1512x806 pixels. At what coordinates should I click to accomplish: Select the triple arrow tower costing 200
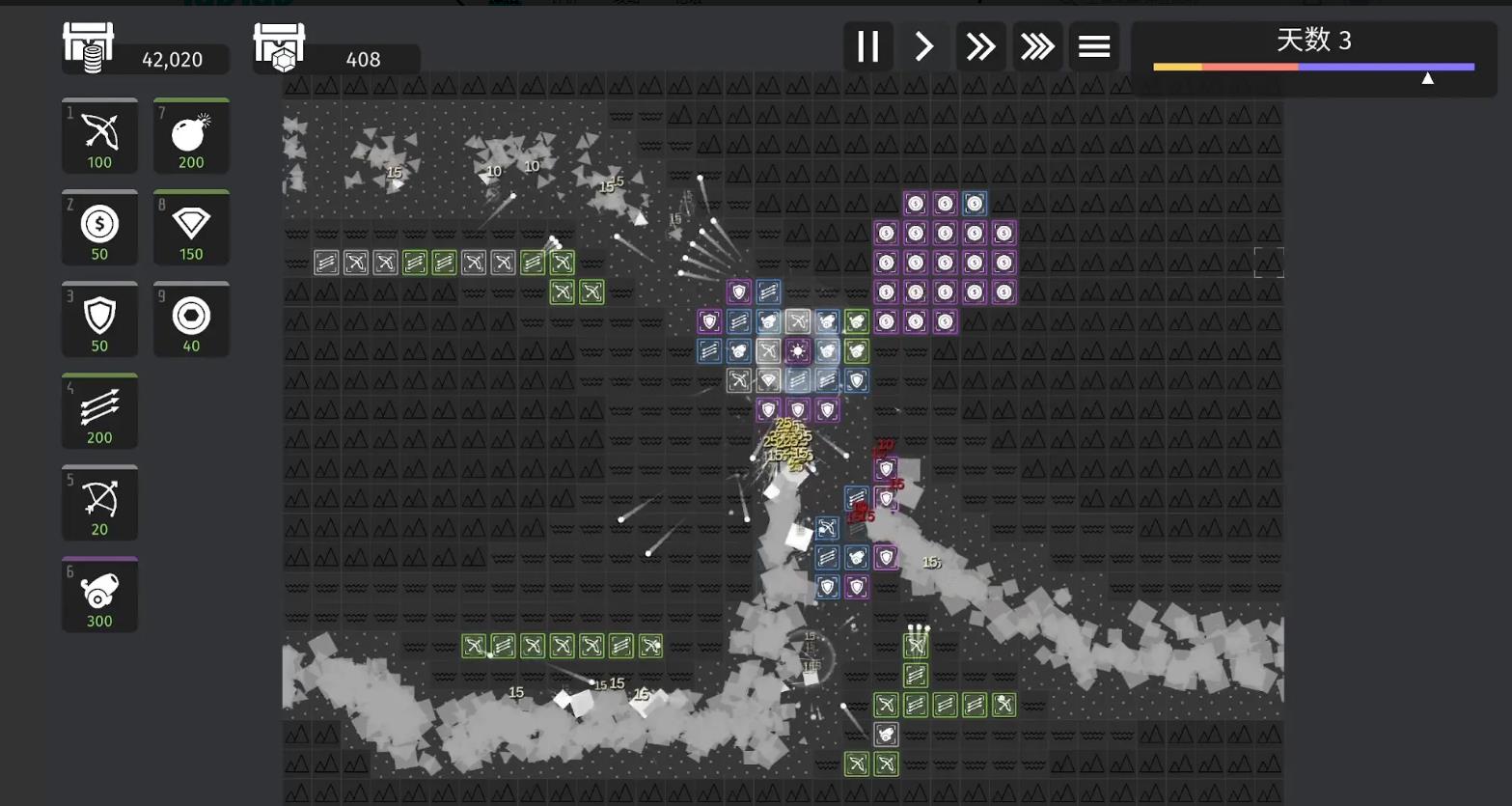[99, 411]
